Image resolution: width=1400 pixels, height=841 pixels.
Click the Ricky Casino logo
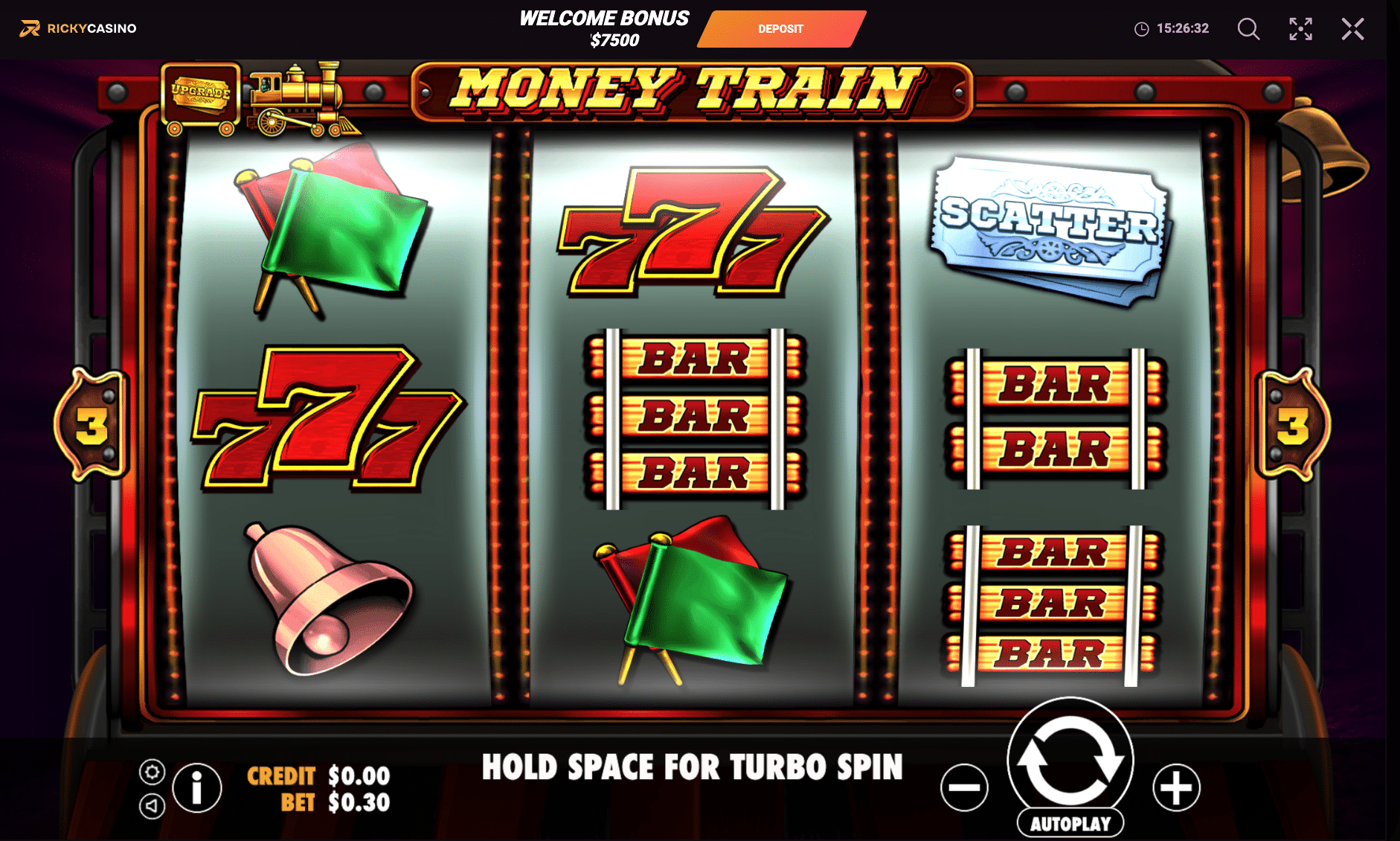[x=78, y=28]
